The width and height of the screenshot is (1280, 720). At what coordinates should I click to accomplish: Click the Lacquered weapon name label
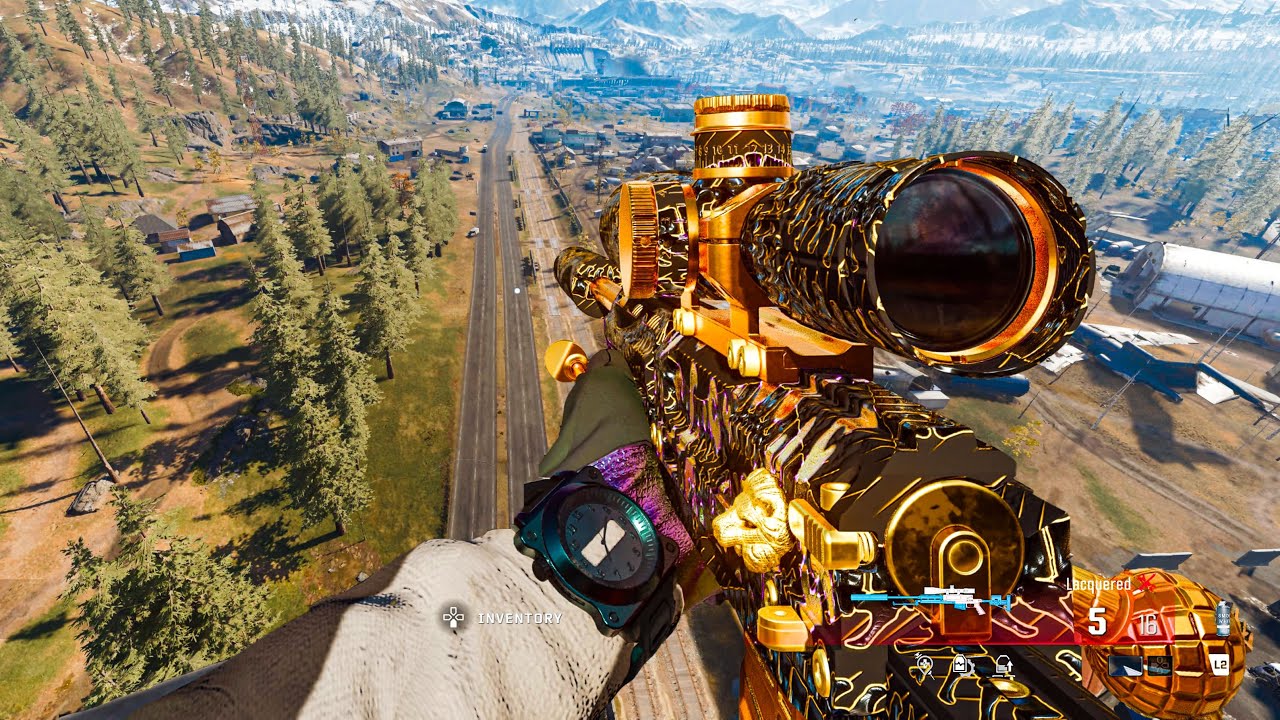(x=1097, y=584)
